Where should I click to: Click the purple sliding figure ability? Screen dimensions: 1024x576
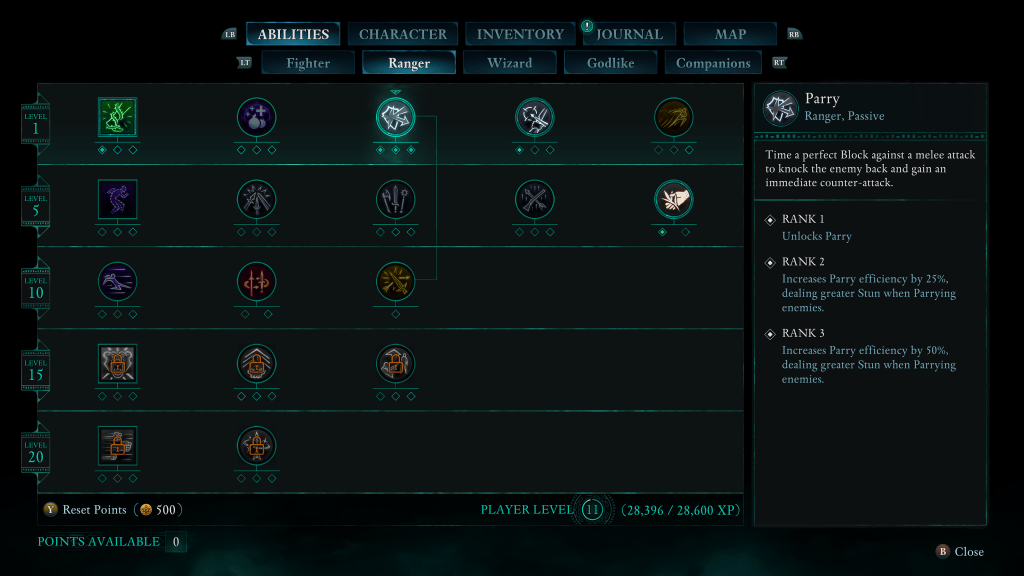pyautogui.click(x=117, y=282)
